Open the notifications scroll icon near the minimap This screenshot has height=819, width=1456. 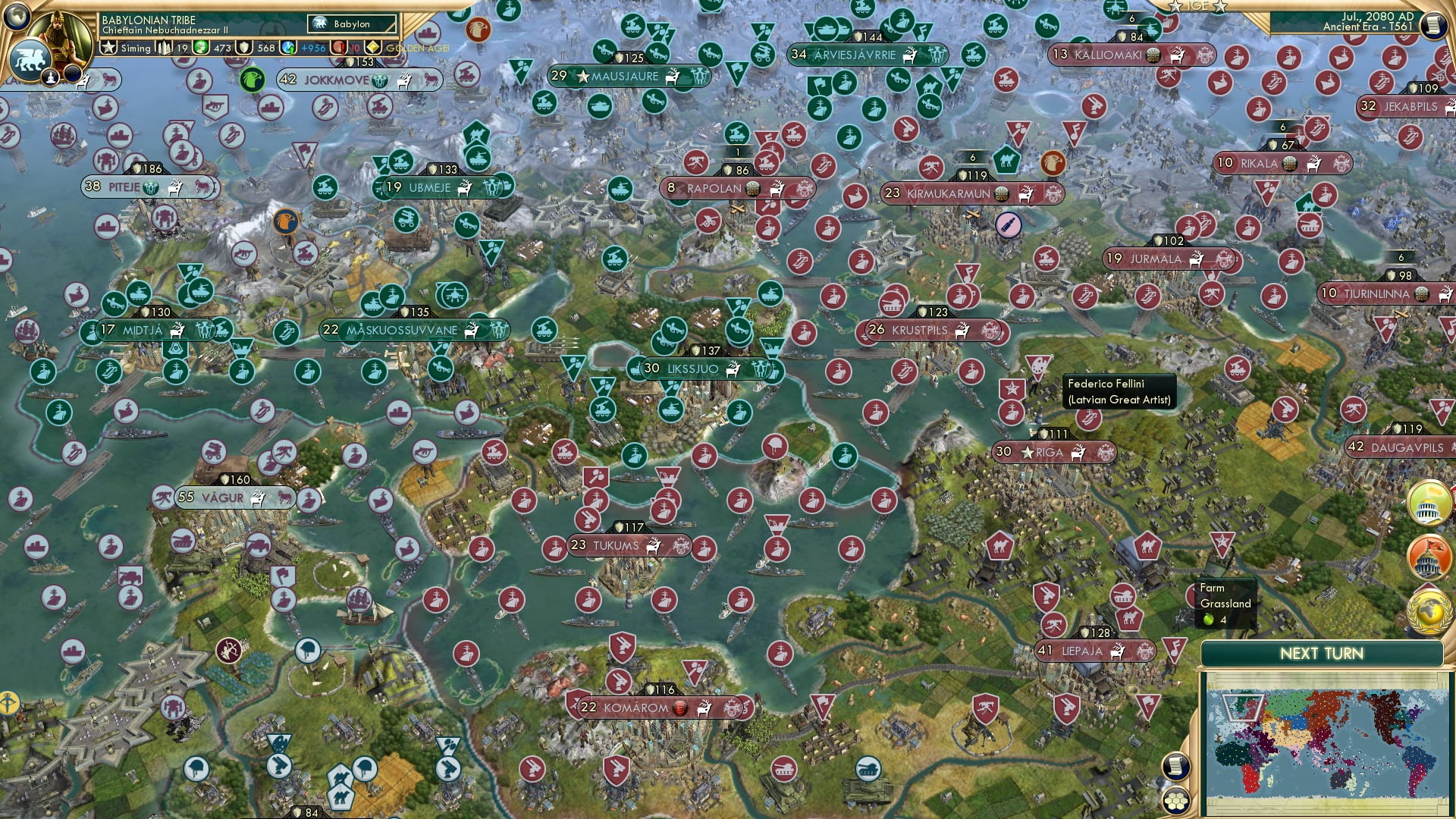coord(1176,766)
